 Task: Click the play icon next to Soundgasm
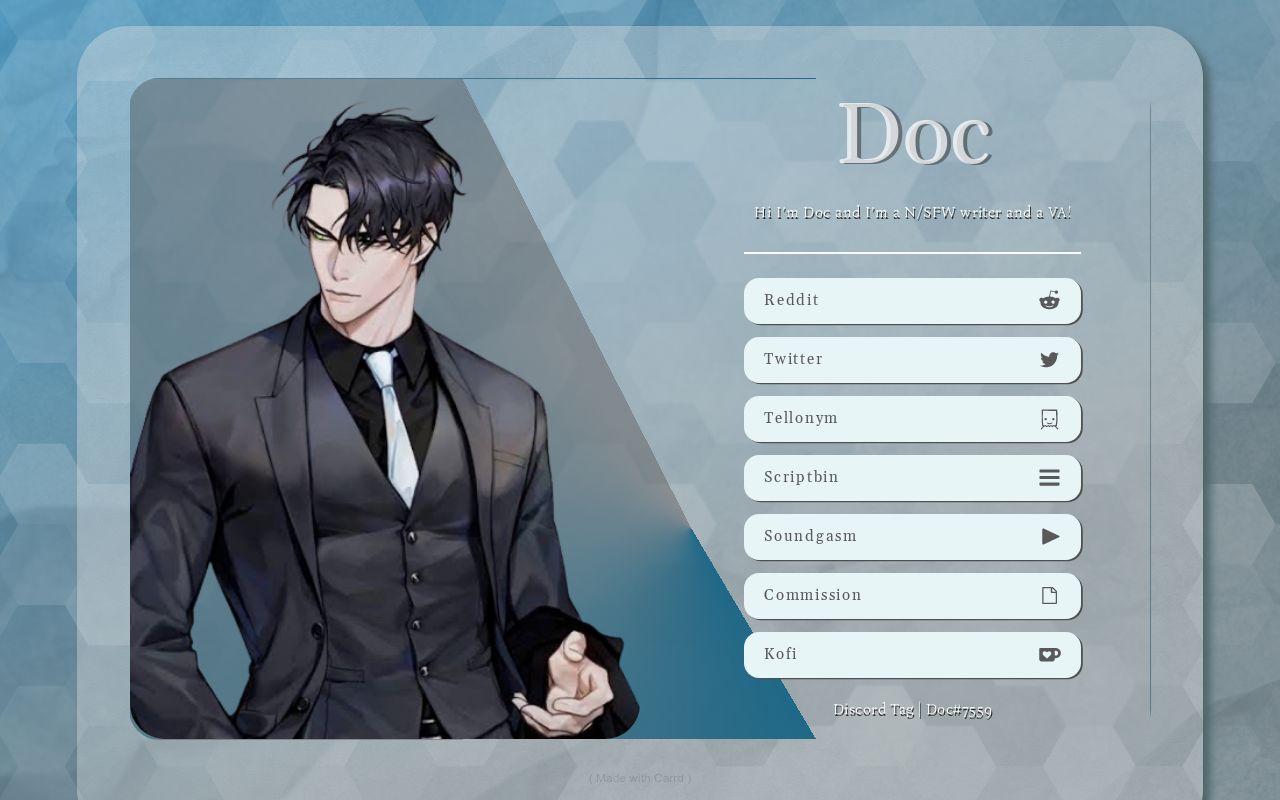tap(1050, 536)
